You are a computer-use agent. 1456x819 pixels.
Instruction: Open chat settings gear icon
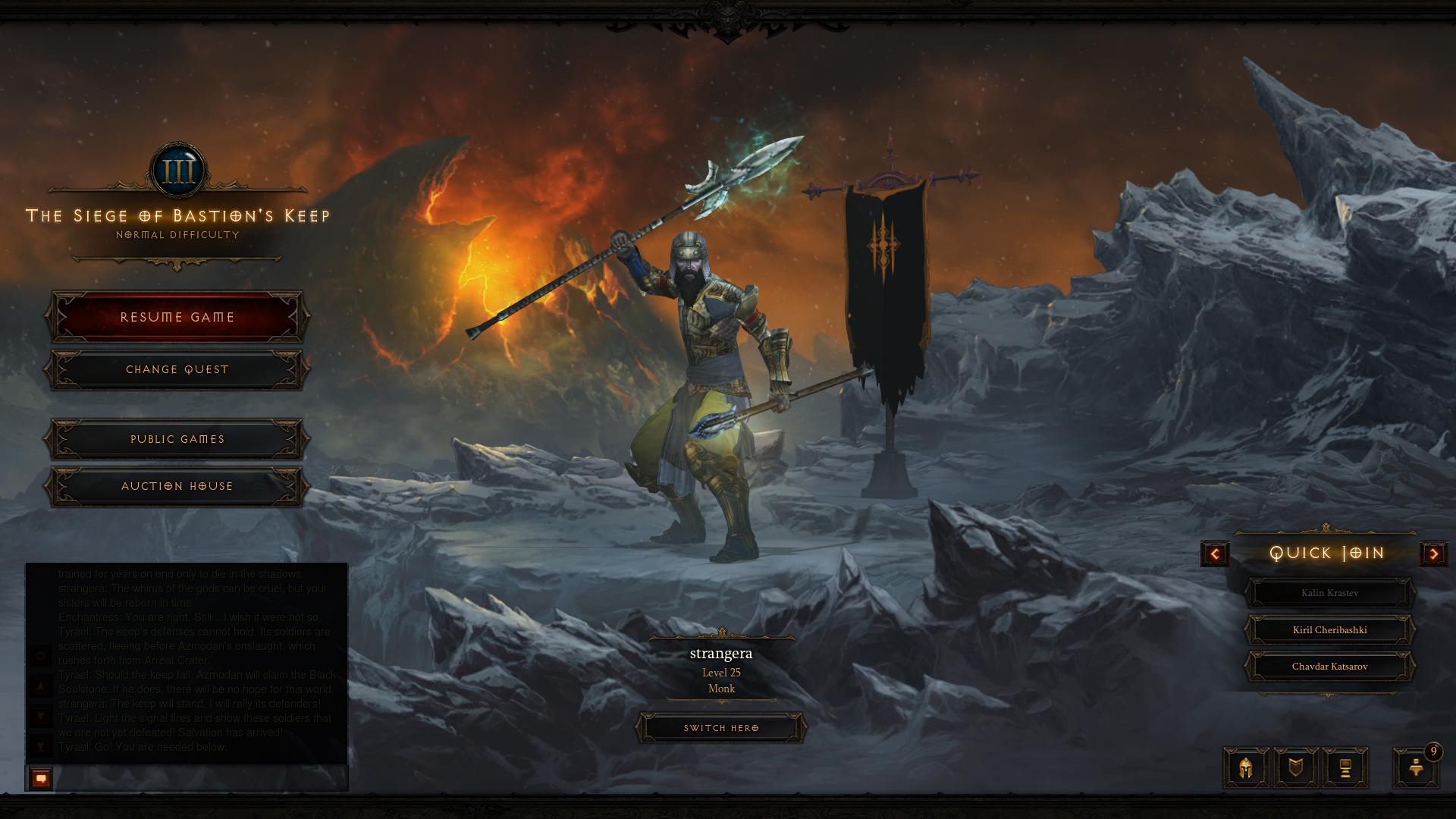42,656
